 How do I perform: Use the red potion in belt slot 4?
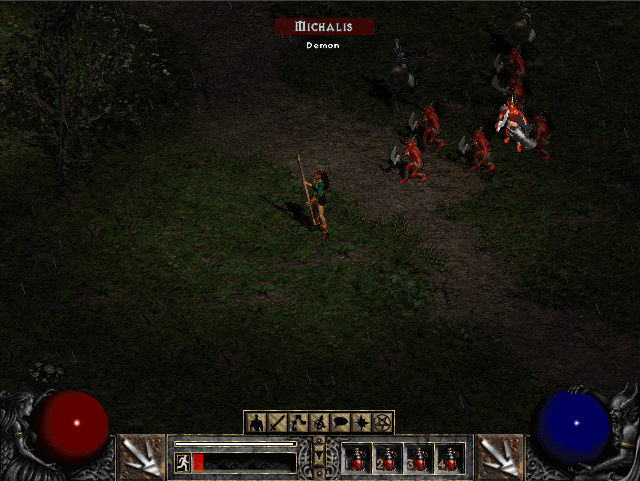450,459
